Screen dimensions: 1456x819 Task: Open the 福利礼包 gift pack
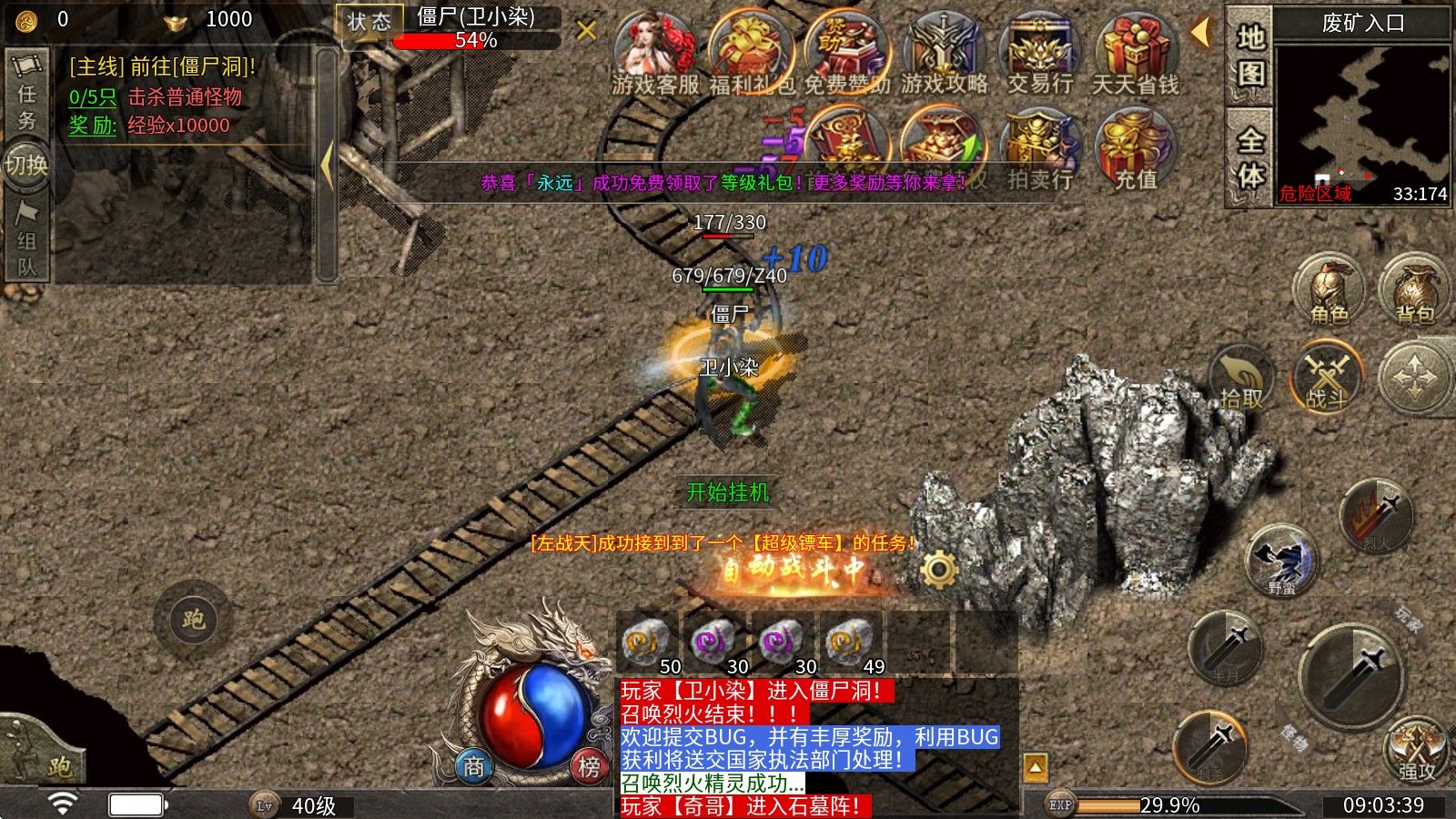click(752, 53)
